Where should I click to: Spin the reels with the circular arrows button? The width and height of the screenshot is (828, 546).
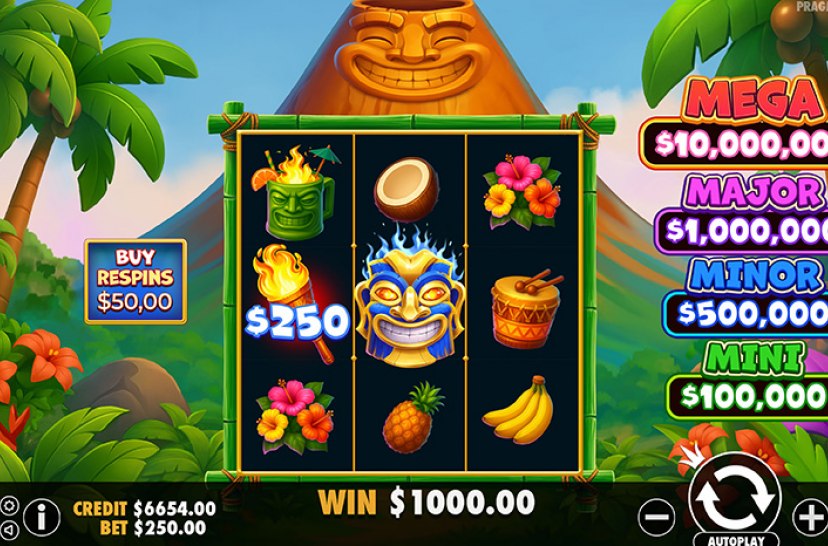[x=734, y=497]
